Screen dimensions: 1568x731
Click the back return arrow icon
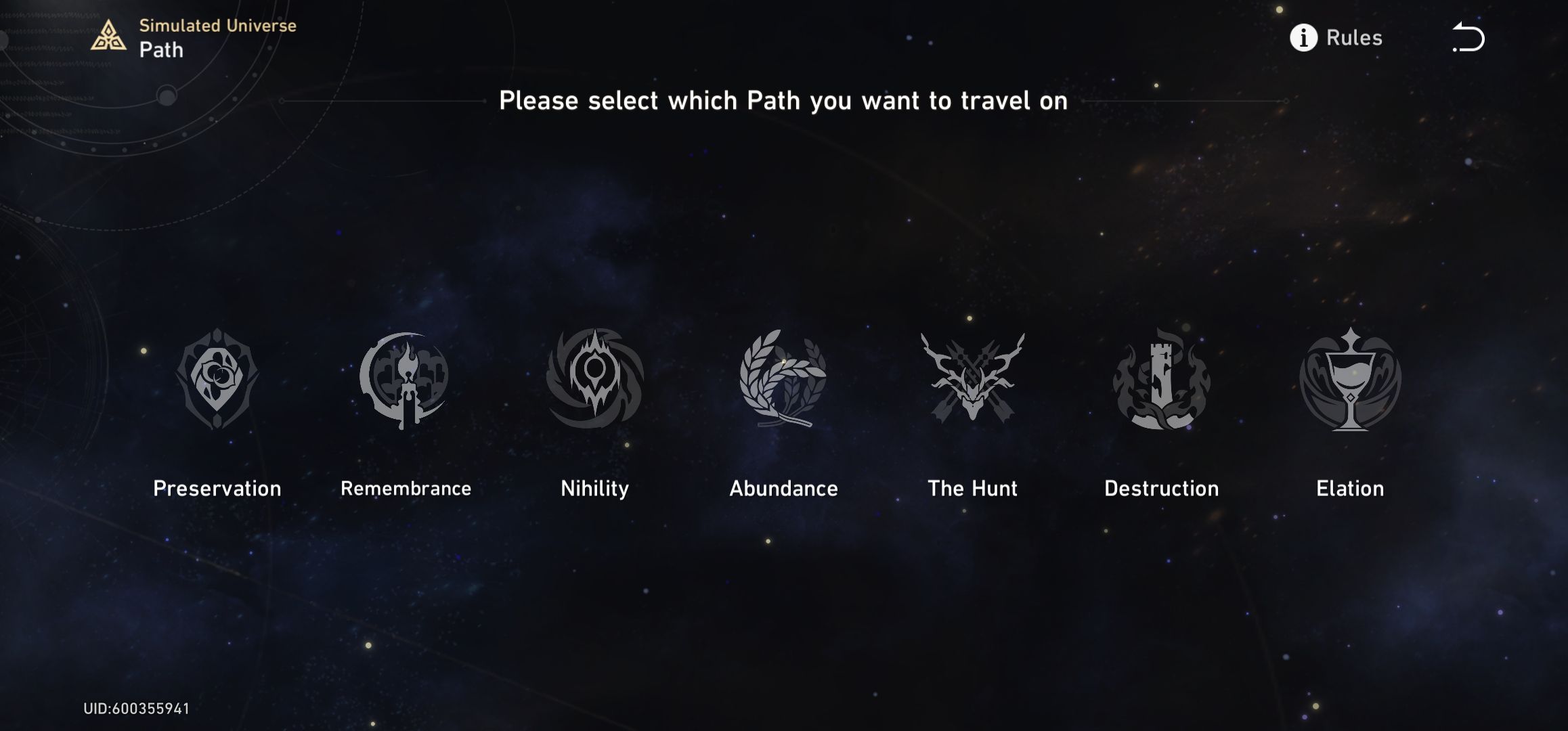(1468, 39)
